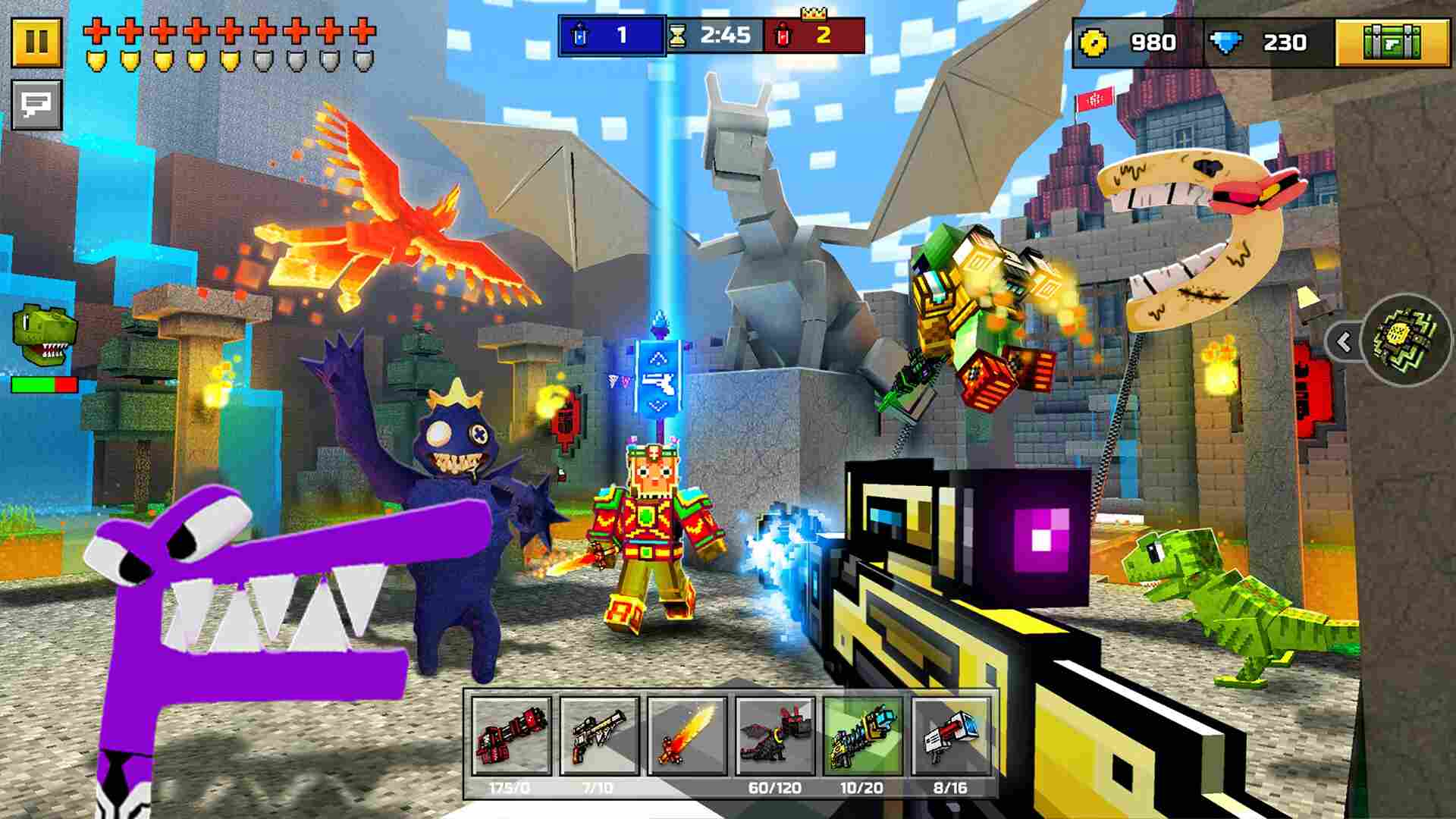The image size is (1456, 819).
Task: Expand the gadget panel arrow
Action: [x=1345, y=343]
